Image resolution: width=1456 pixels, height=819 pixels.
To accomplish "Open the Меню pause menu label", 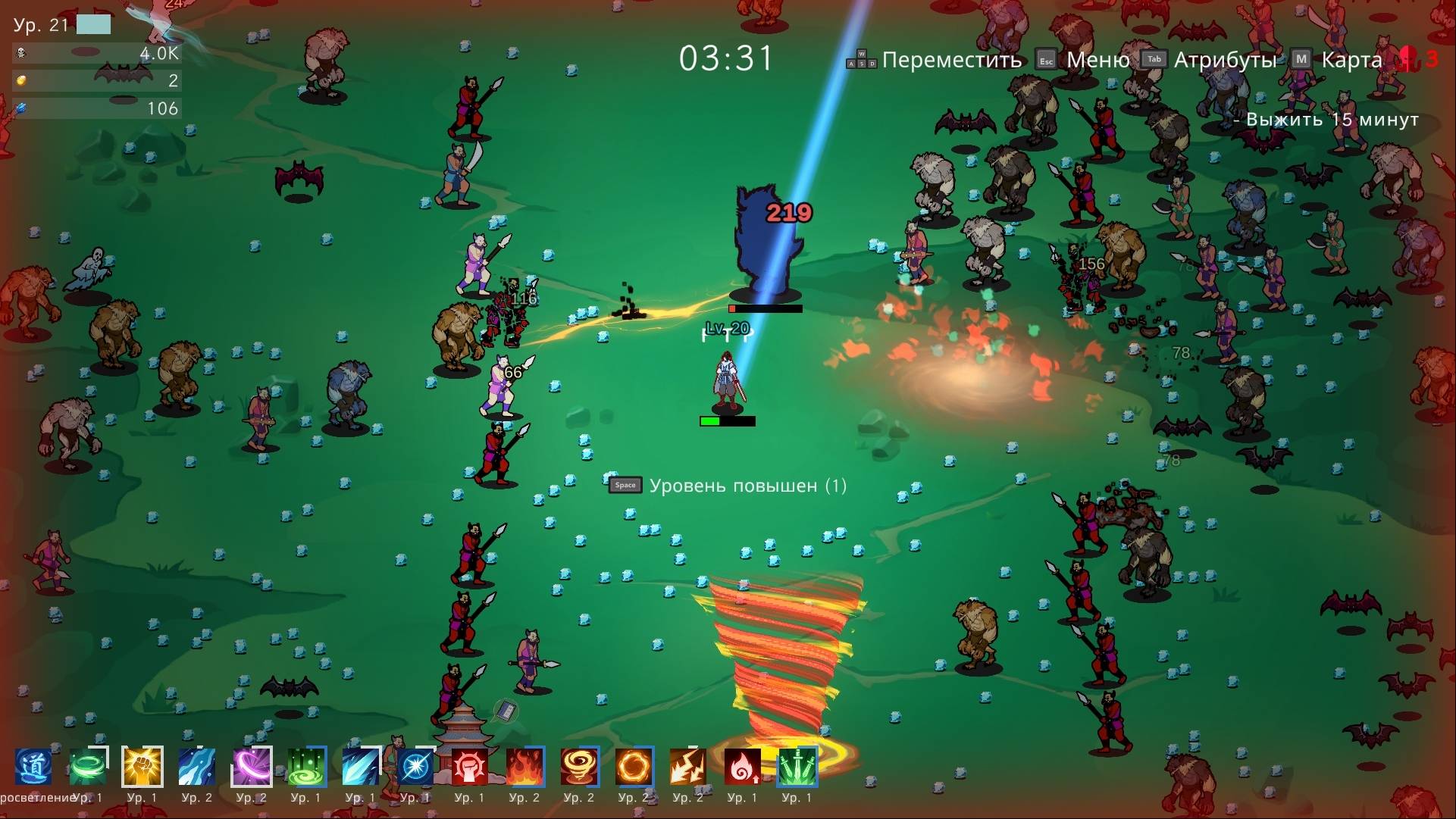I will tap(1097, 60).
